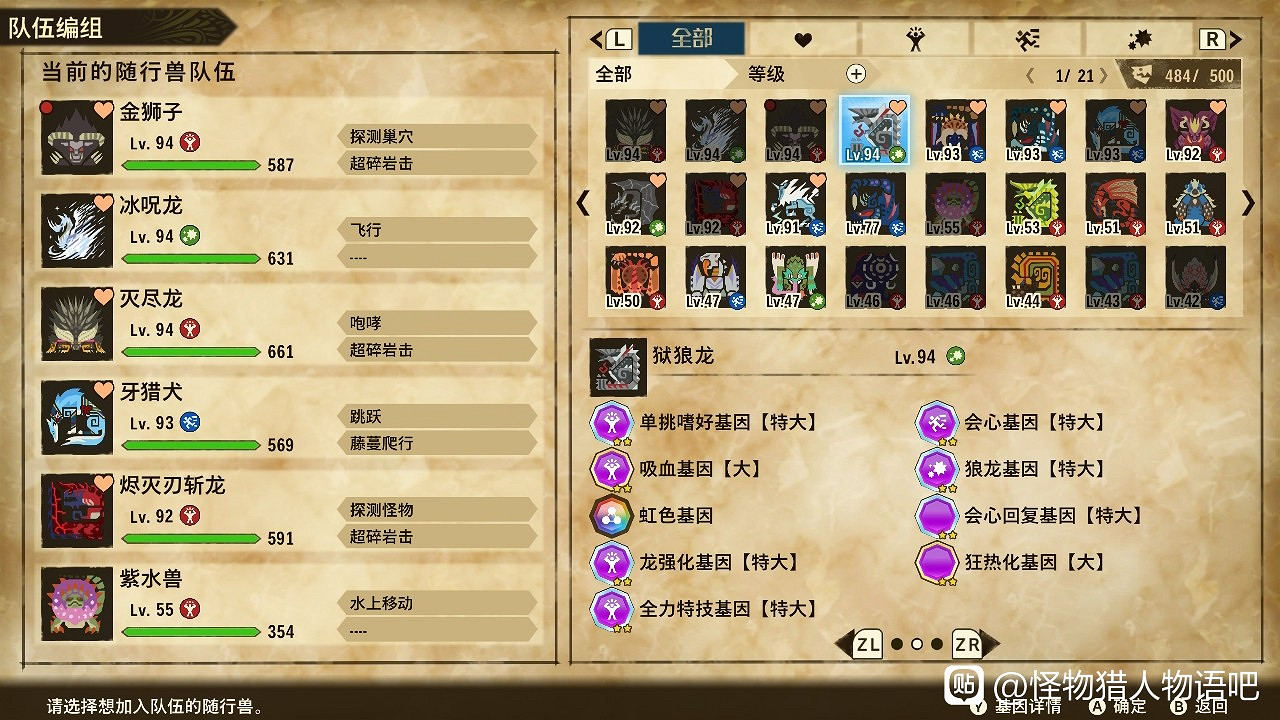Image resolution: width=1280 pixels, height=720 pixels.
Task: Toggle the favorite heart on the selected Lv.94 monstie
Action: pos(899,105)
